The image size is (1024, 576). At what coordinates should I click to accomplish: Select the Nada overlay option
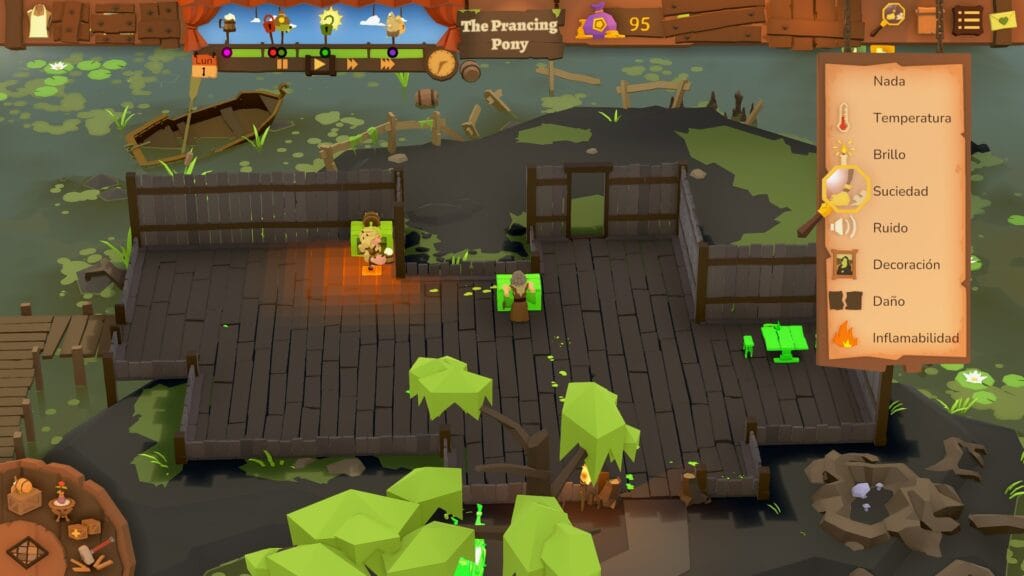888,81
